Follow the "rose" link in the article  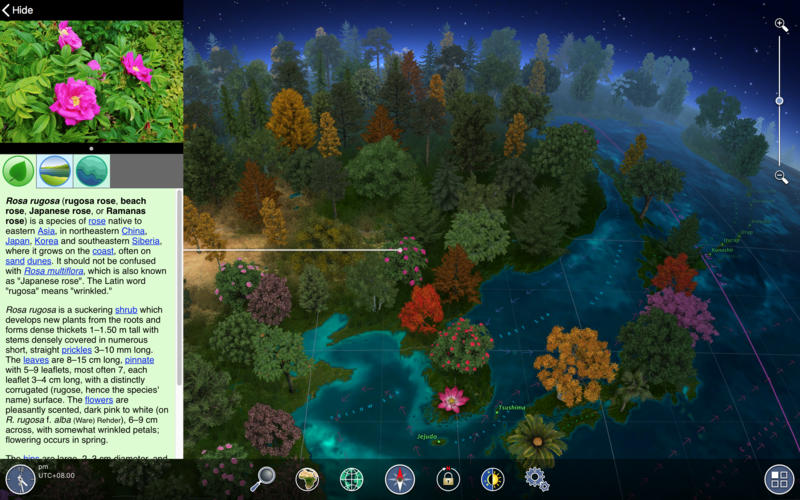[x=103, y=220]
